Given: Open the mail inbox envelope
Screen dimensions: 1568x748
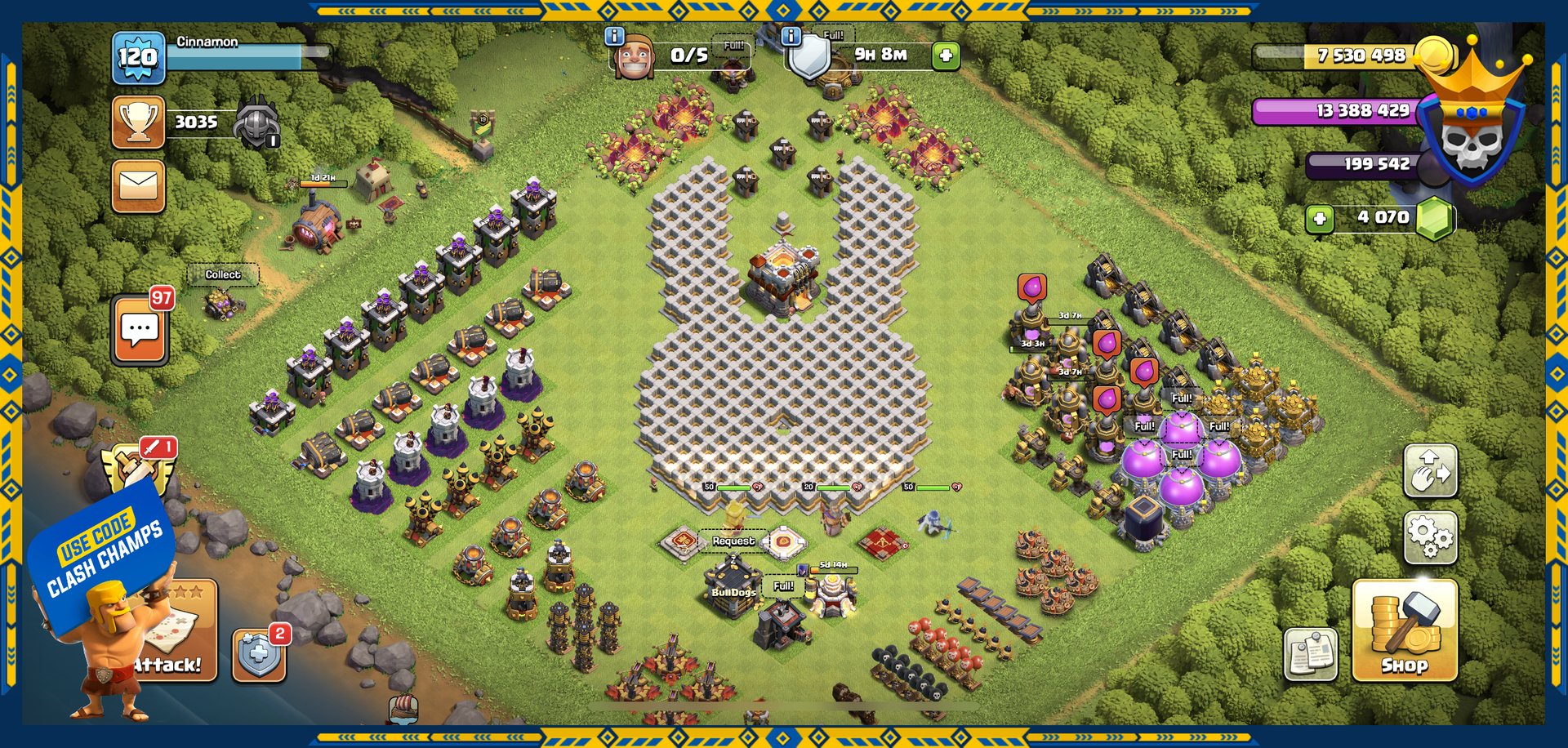Looking at the screenshot, I should pyautogui.click(x=138, y=186).
